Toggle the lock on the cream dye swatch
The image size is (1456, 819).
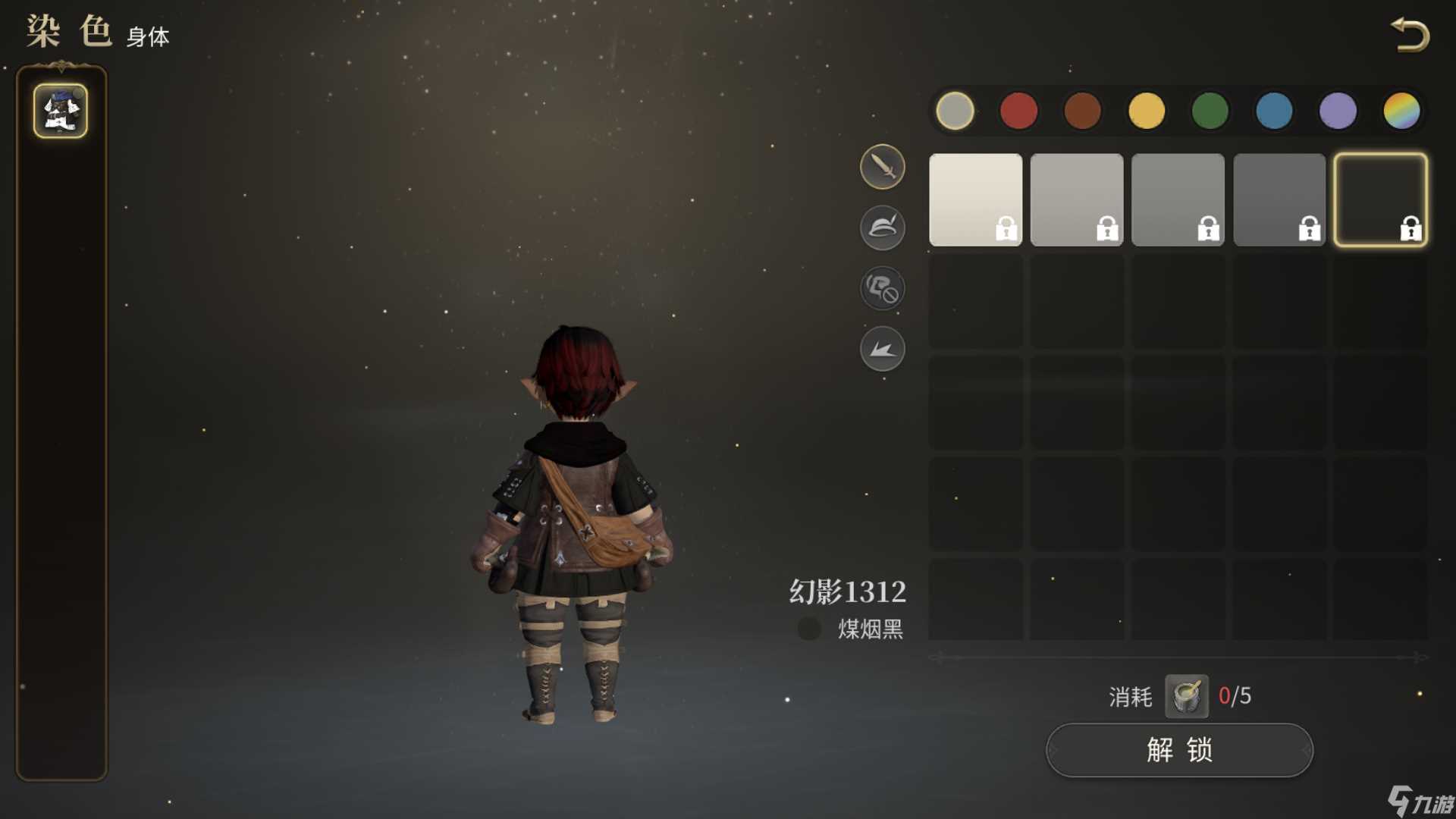pyautogui.click(x=1006, y=229)
